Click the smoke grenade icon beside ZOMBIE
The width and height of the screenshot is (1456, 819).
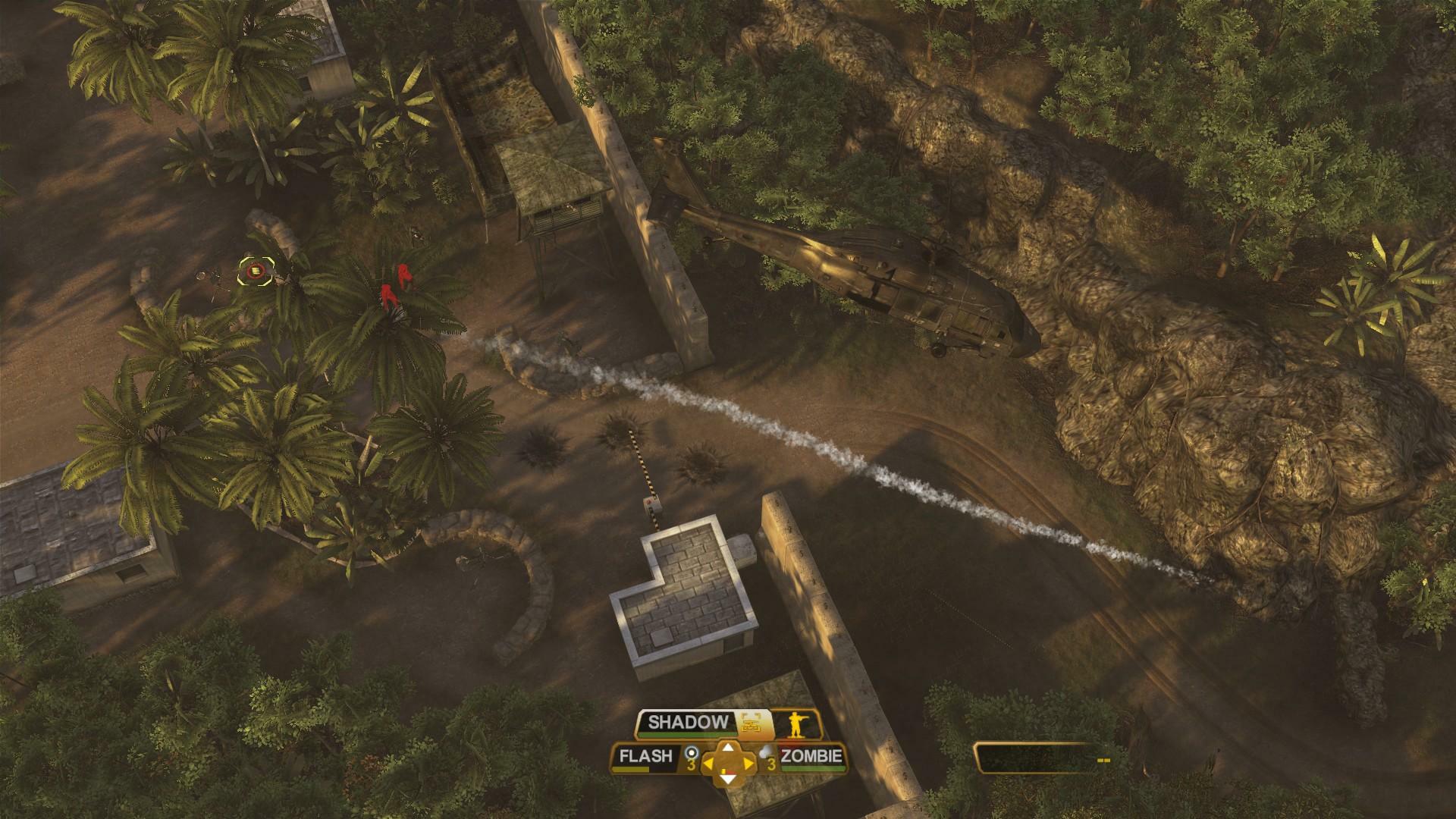point(764,752)
